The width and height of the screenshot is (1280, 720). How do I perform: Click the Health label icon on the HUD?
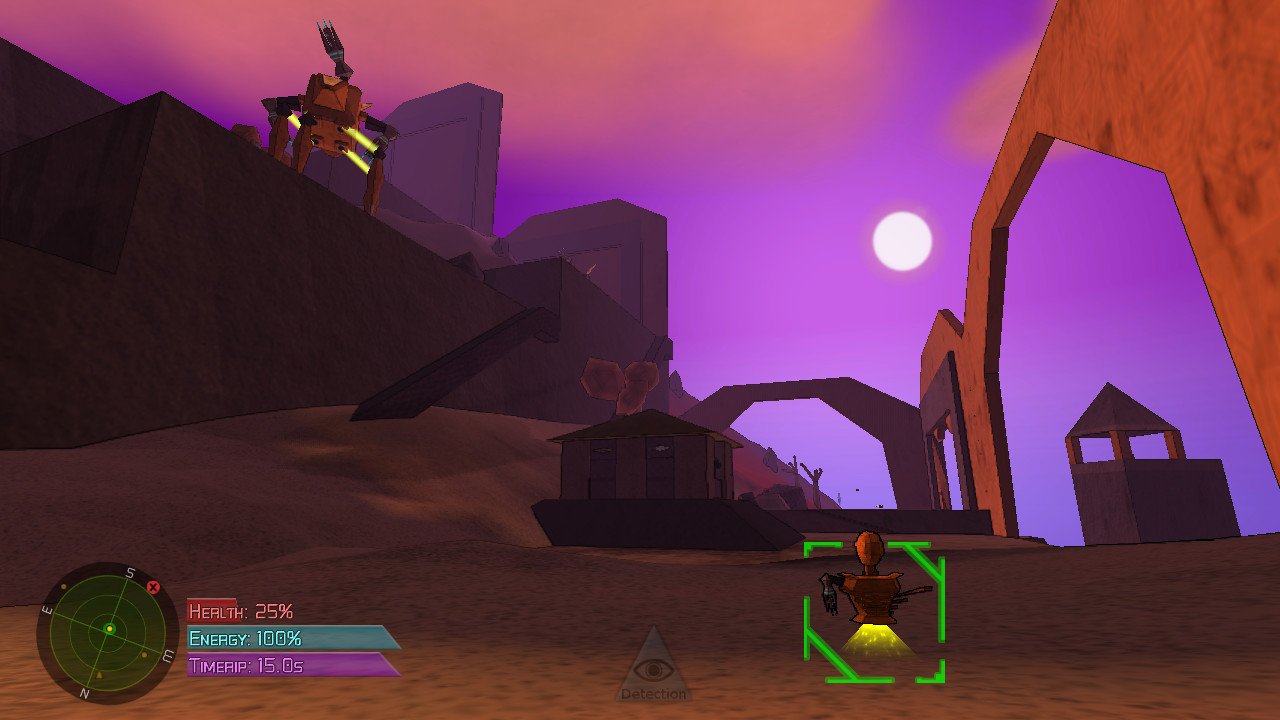(213, 610)
